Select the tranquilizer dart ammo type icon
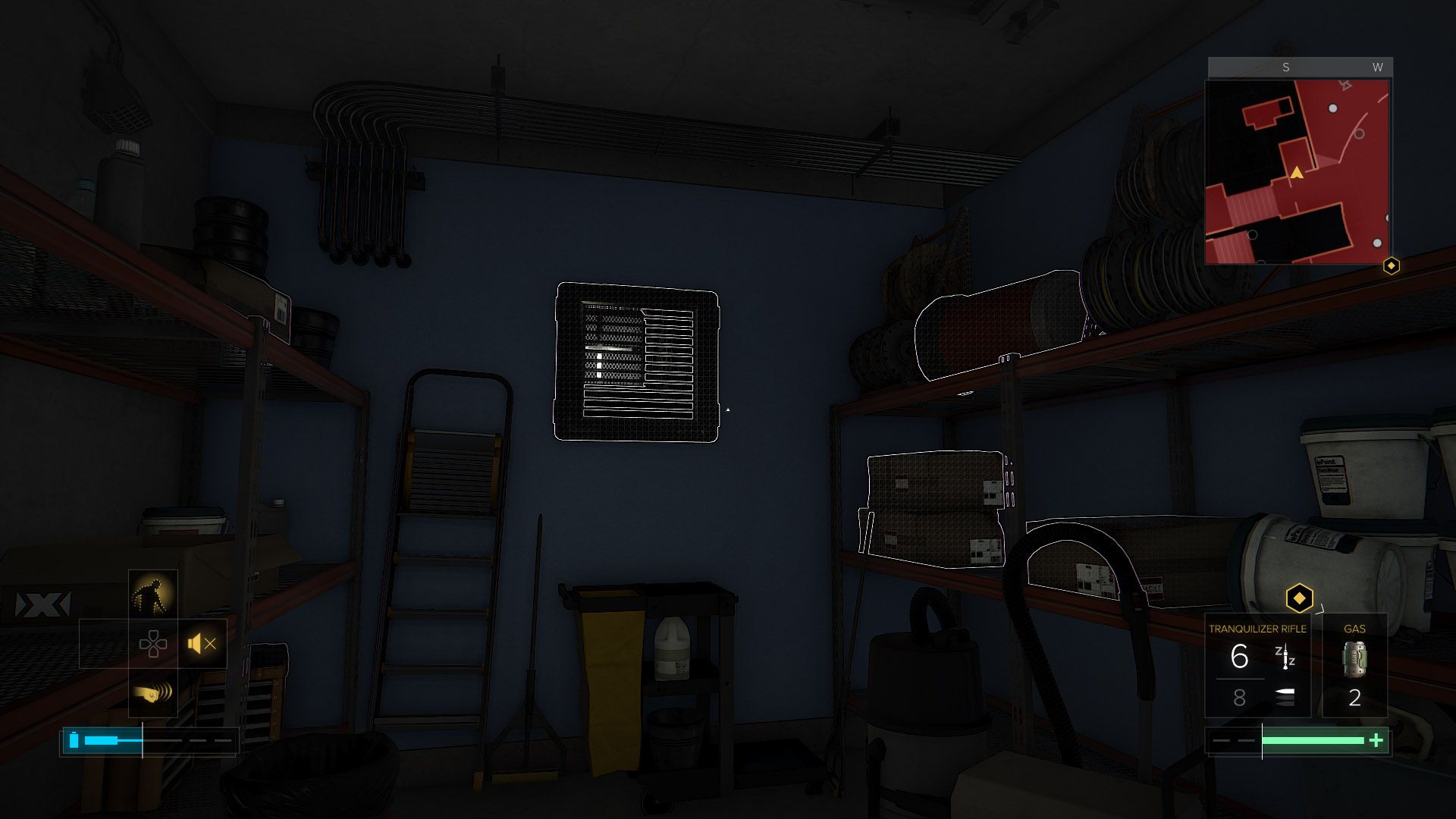The height and width of the screenshot is (819, 1456). tap(1285, 657)
